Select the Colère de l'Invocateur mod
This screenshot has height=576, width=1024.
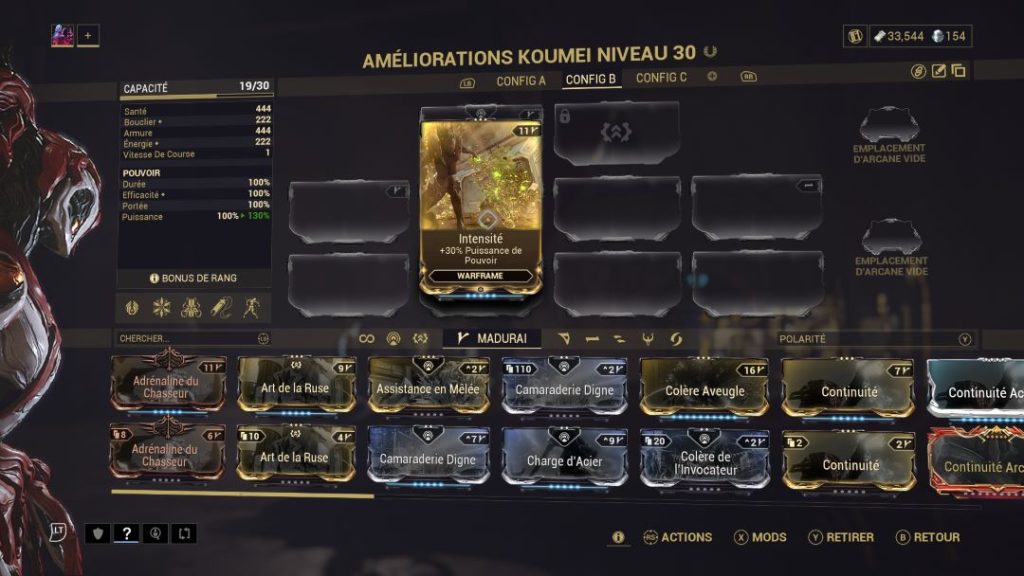coord(704,459)
